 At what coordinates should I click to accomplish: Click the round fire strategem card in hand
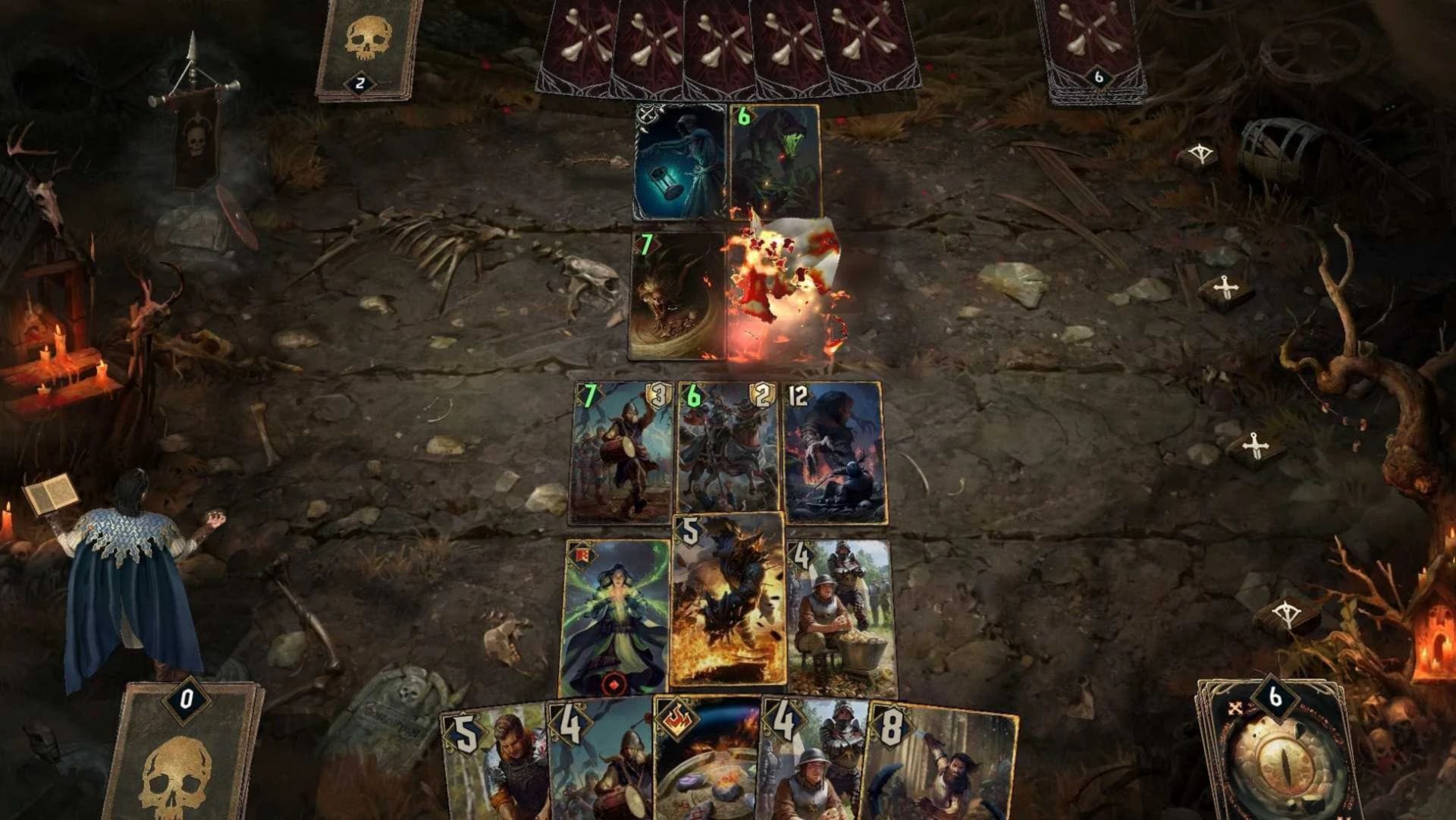(705, 766)
